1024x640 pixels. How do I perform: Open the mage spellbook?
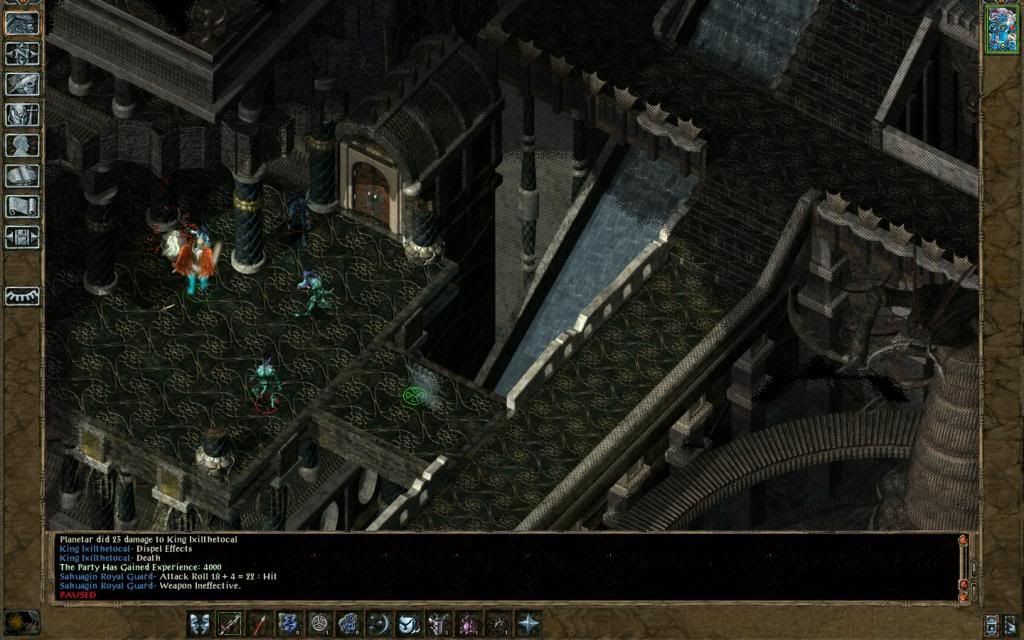pyautogui.click(x=22, y=177)
